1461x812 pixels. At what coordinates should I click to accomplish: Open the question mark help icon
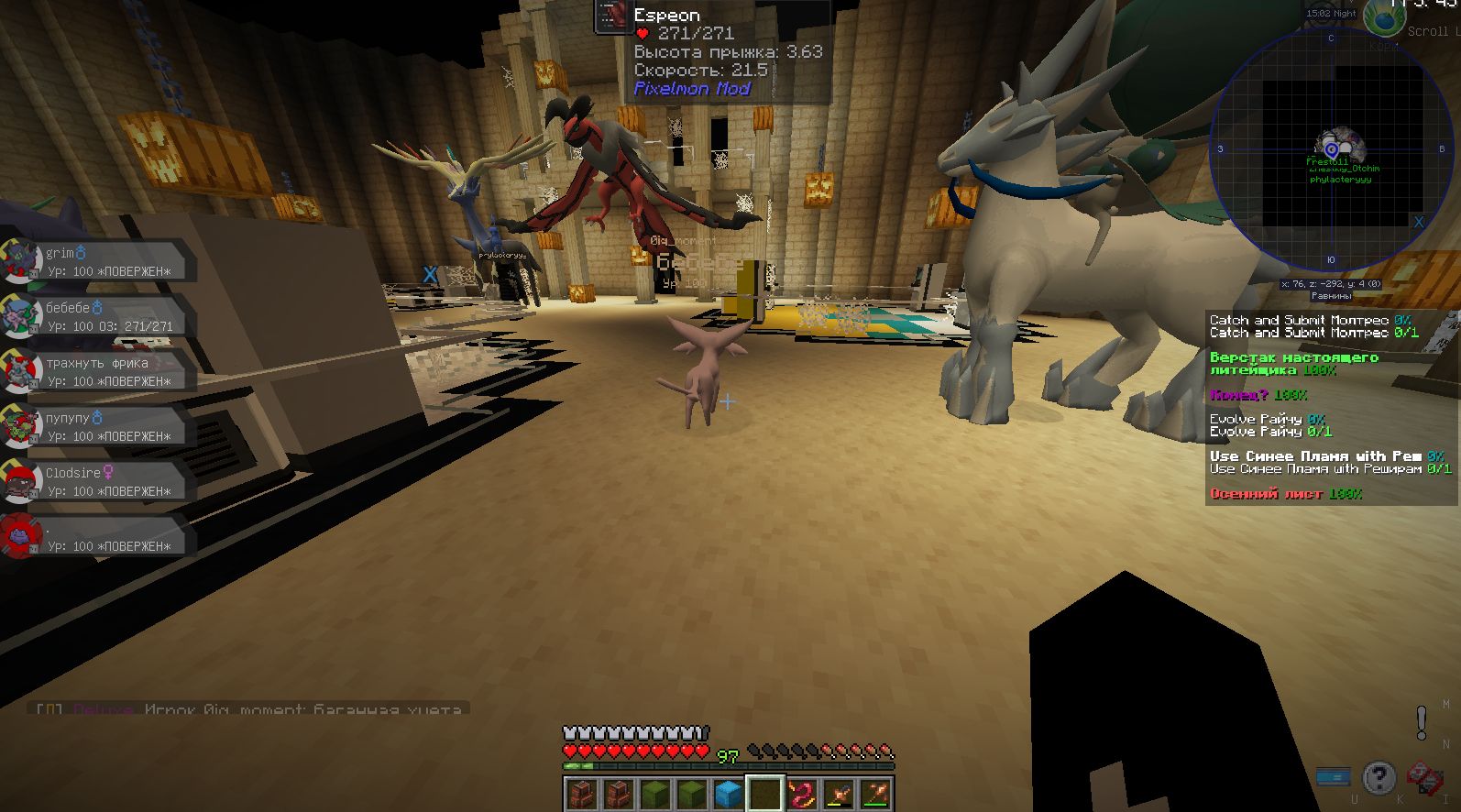[x=1378, y=778]
